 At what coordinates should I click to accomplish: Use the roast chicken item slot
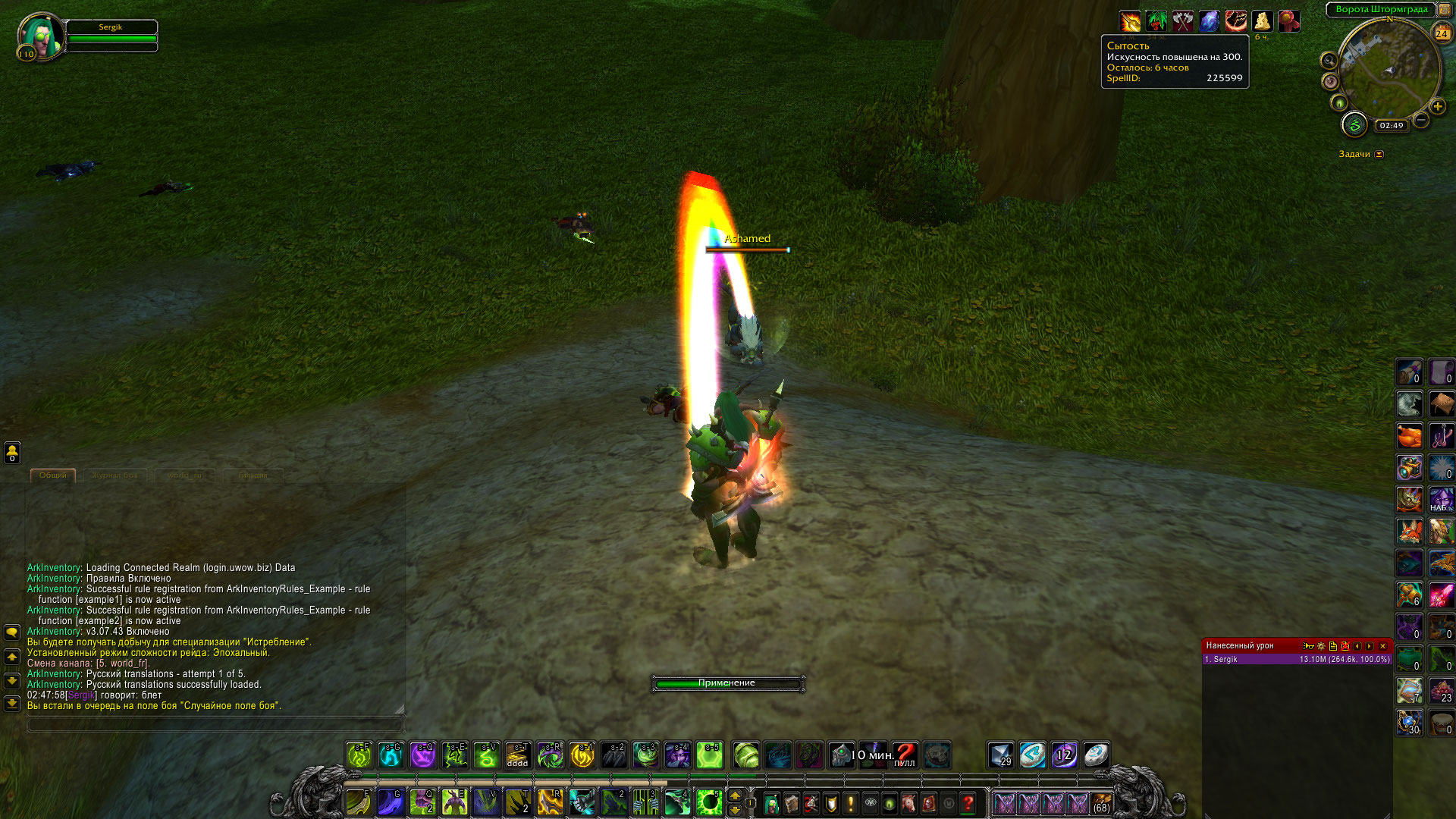click(1409, 436)
